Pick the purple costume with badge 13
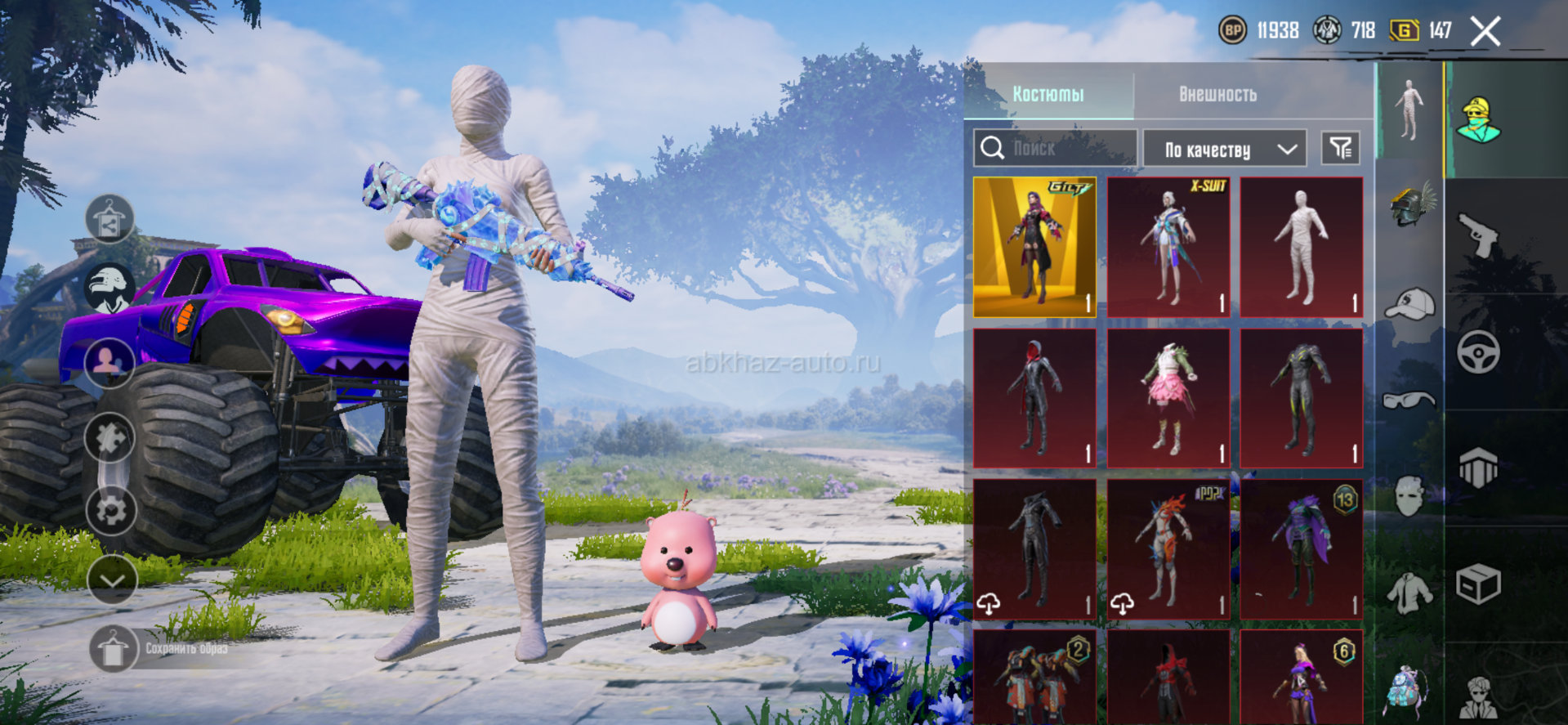This screenshot has width=1568, height=725. tap(1302, 548)
